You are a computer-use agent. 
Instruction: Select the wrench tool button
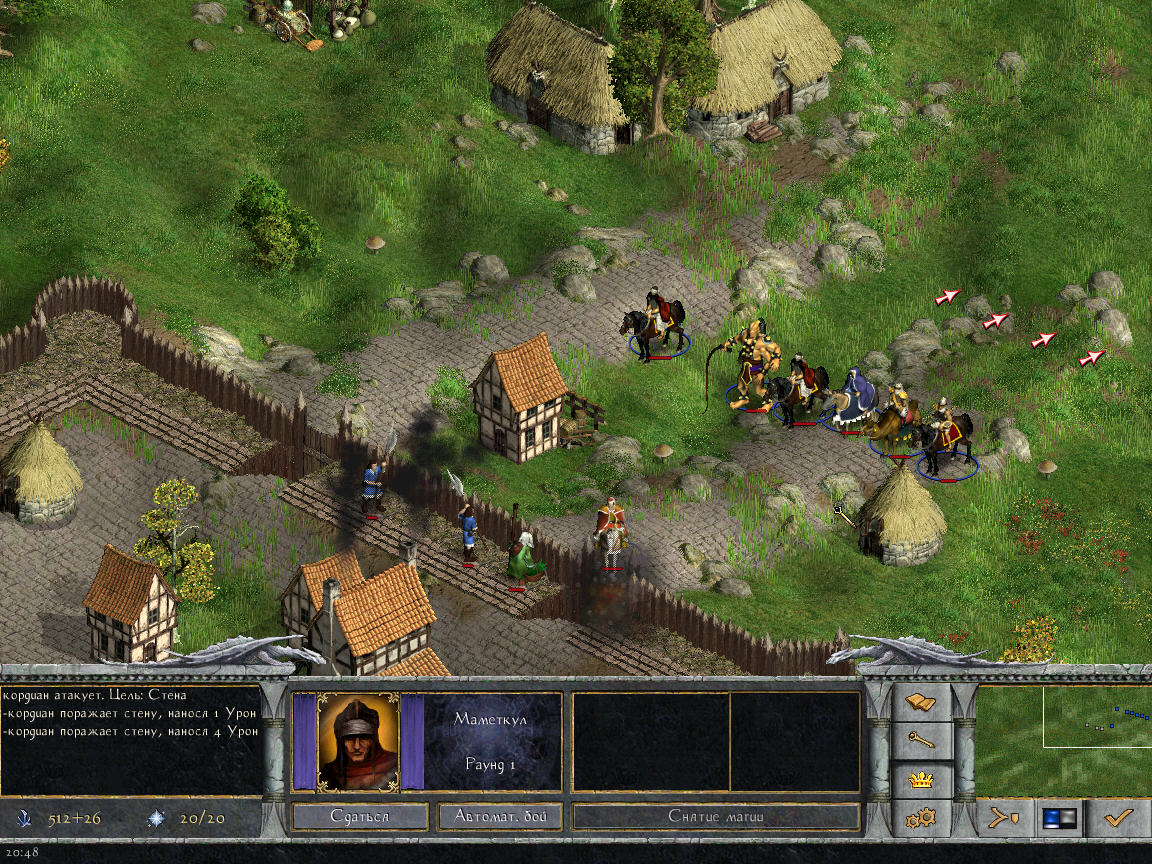[920, 740]
